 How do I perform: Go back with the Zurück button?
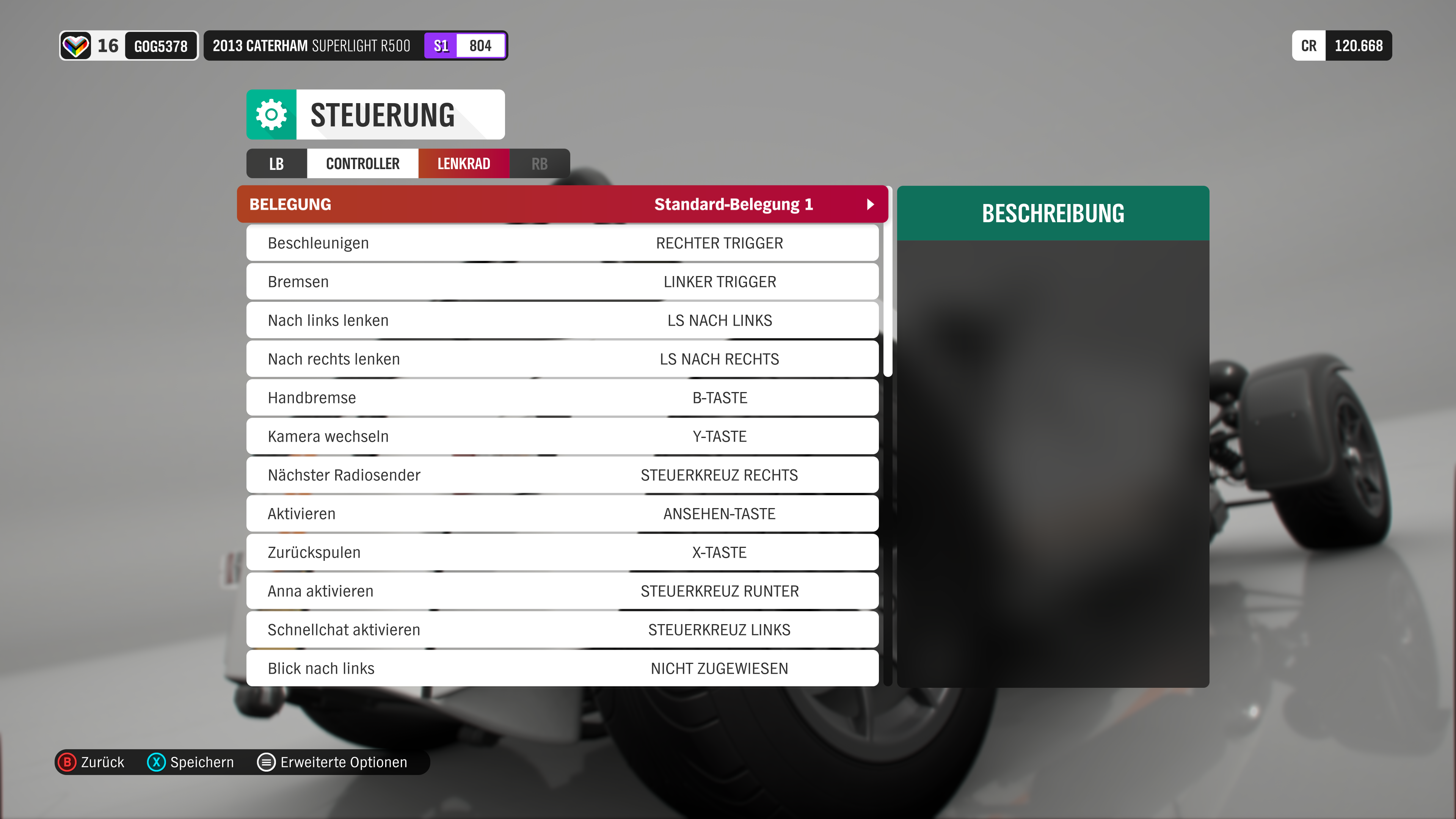click(x=91, y=762)
